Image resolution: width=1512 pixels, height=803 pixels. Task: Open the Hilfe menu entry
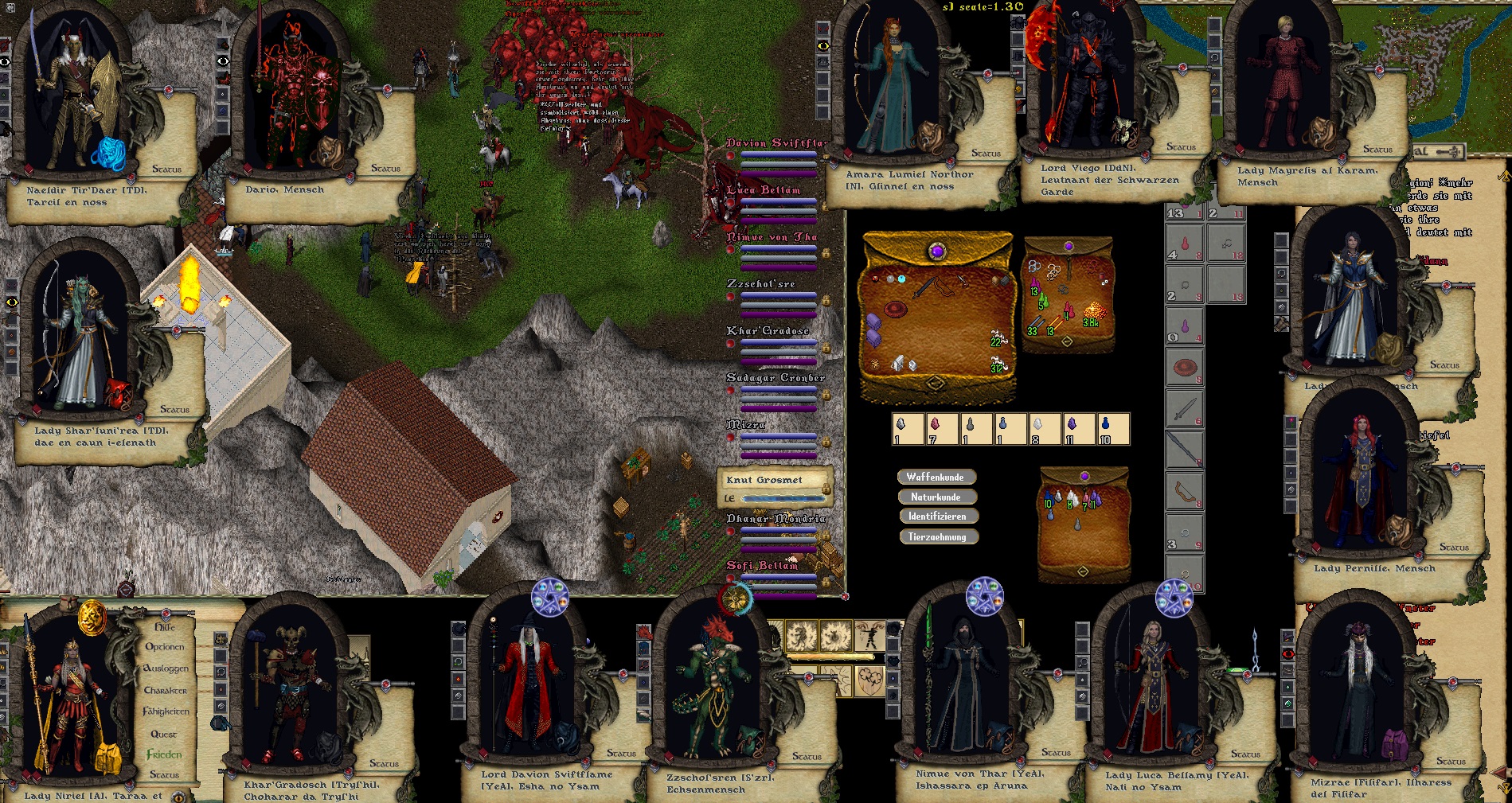click(x=165, y=627)
